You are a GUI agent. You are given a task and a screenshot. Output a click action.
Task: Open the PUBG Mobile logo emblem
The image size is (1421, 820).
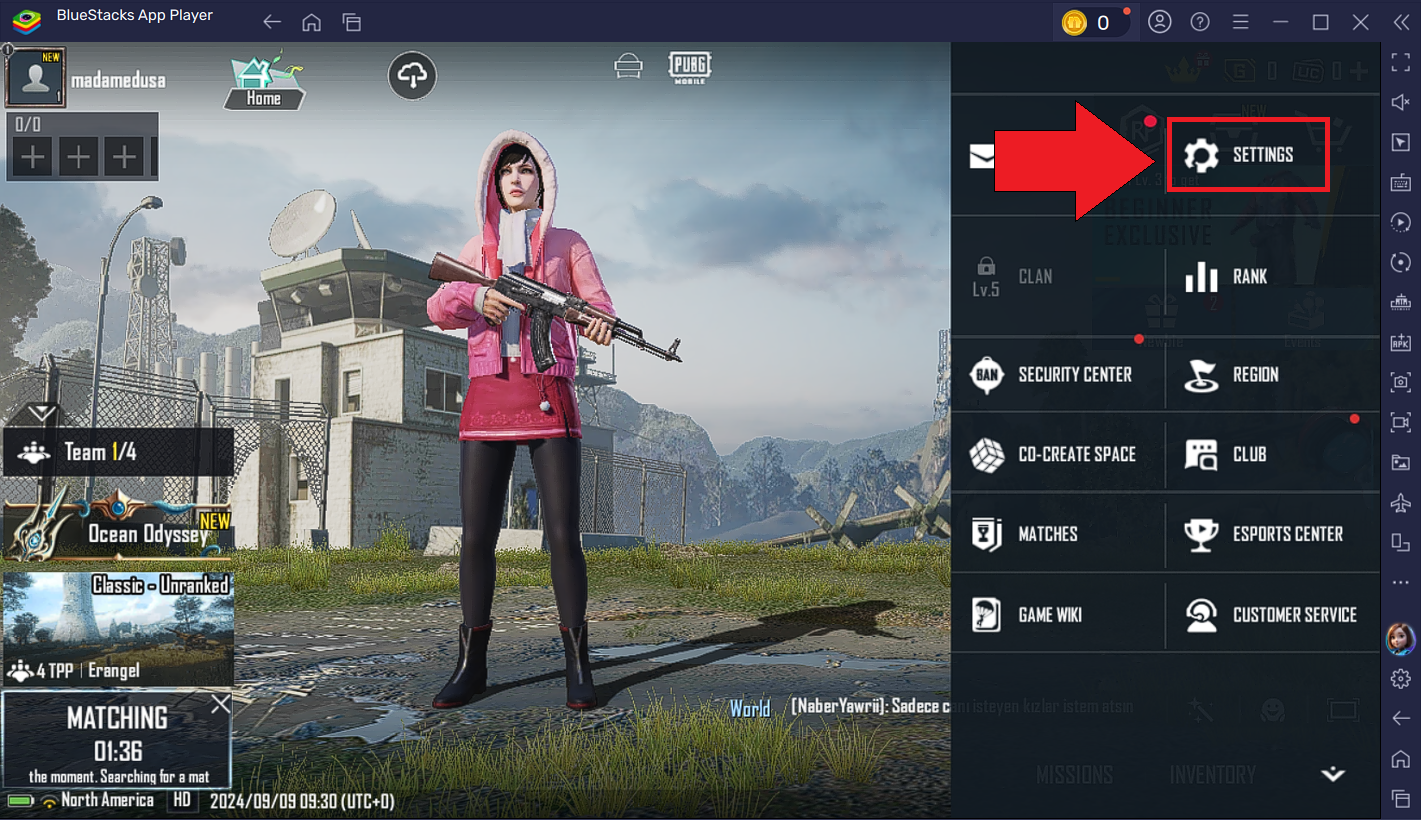pyautogui.click(x=690, y=67)
